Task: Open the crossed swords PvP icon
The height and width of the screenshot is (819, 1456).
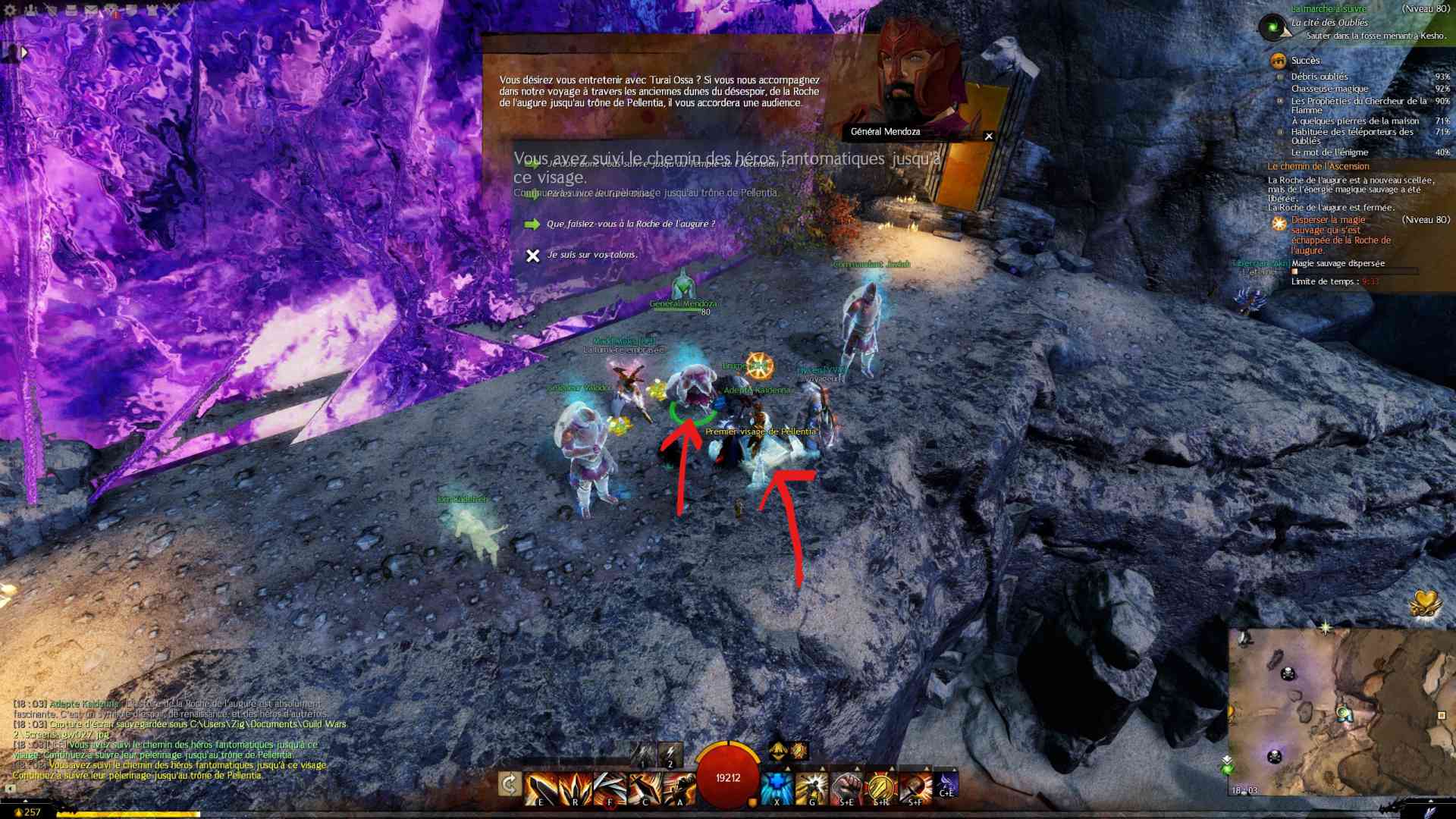Action: [171, 11]
